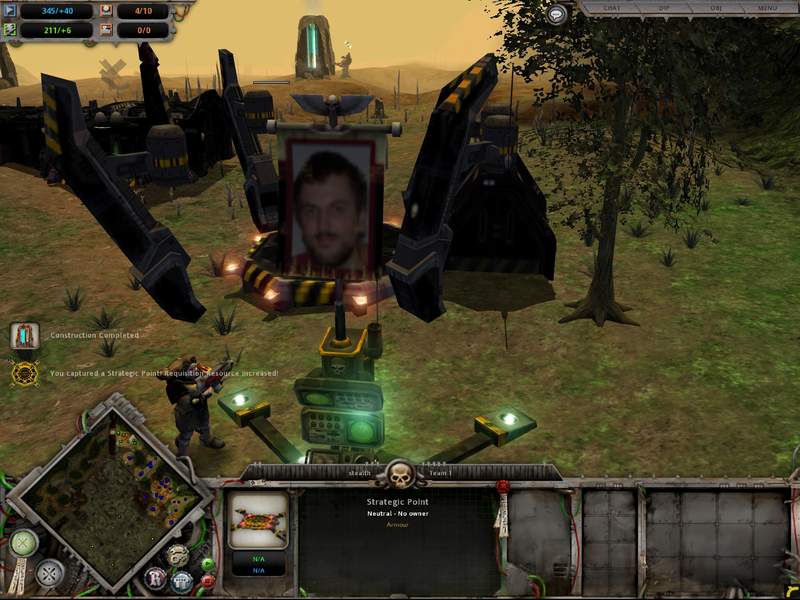Click the Construction Completed event icon
Viewport: 800px width, 600px height.
click(24, 336)
